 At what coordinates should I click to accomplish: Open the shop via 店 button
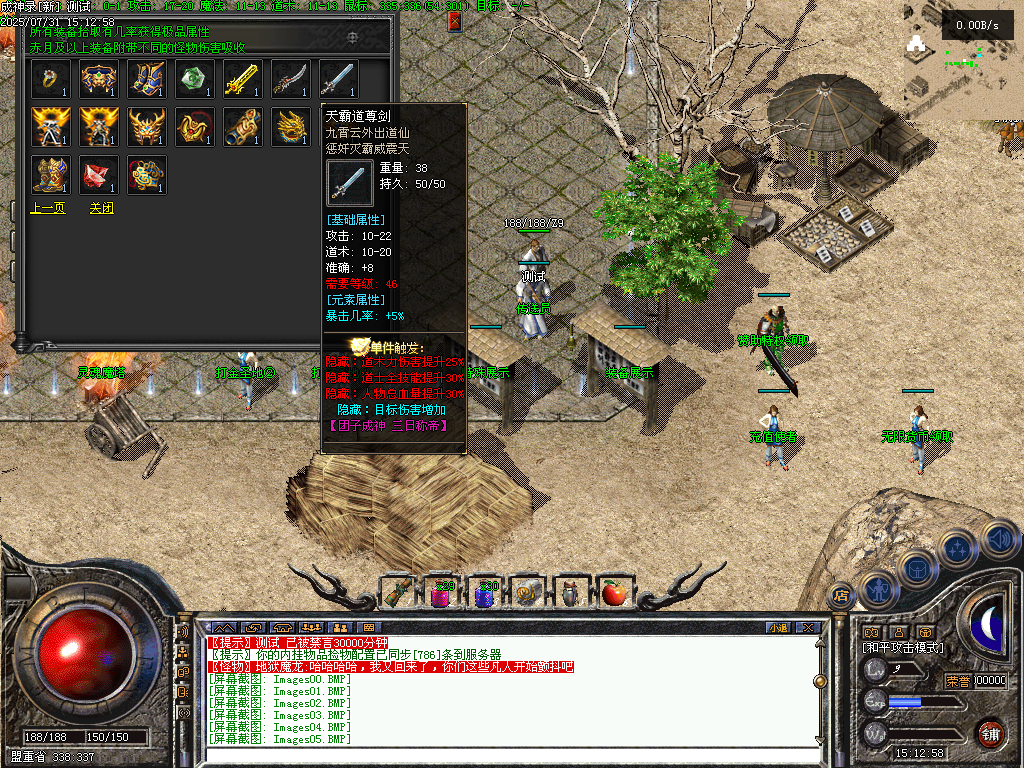pos(841,594)
